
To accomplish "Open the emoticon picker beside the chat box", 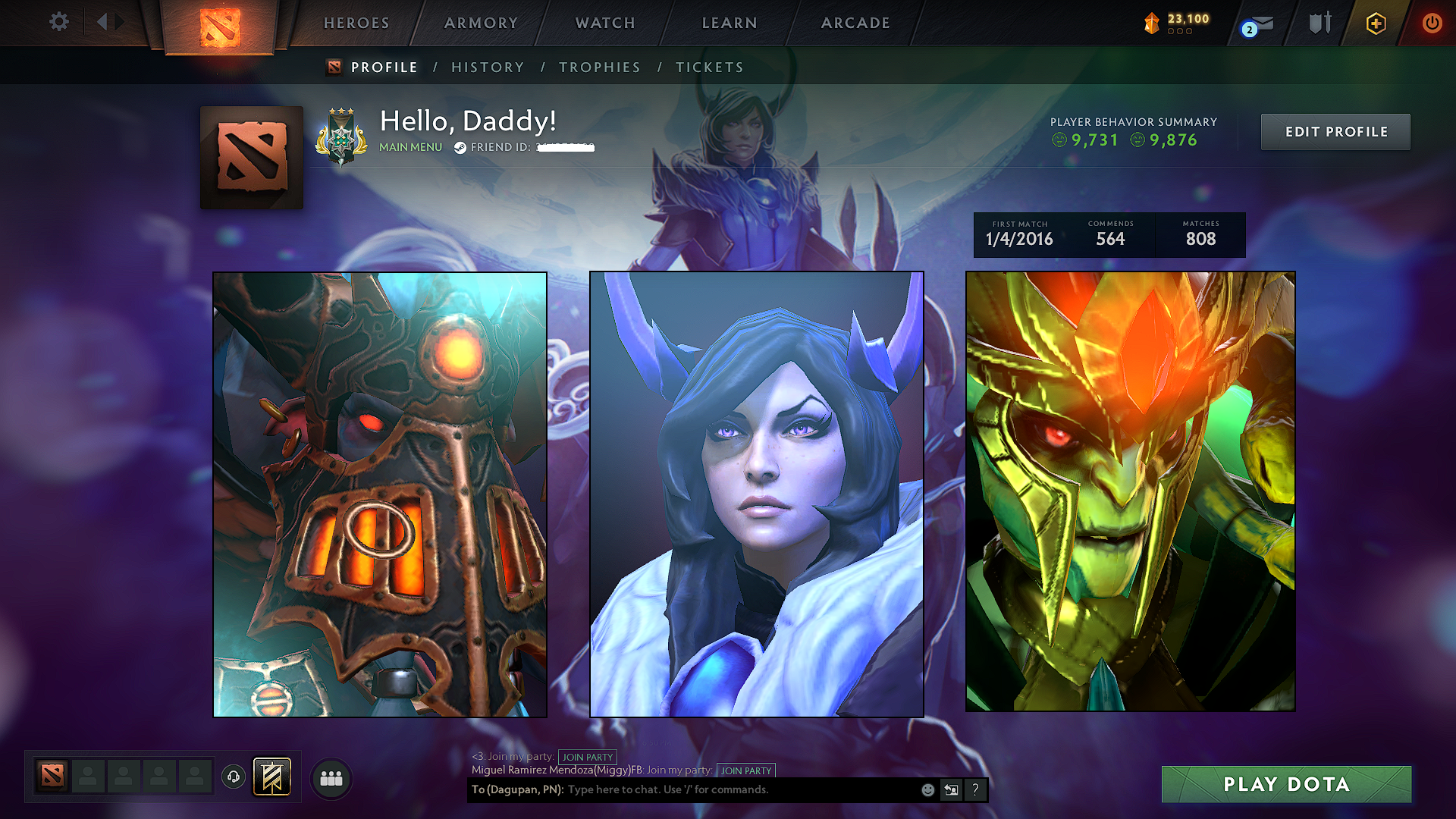I will point(927,789).
